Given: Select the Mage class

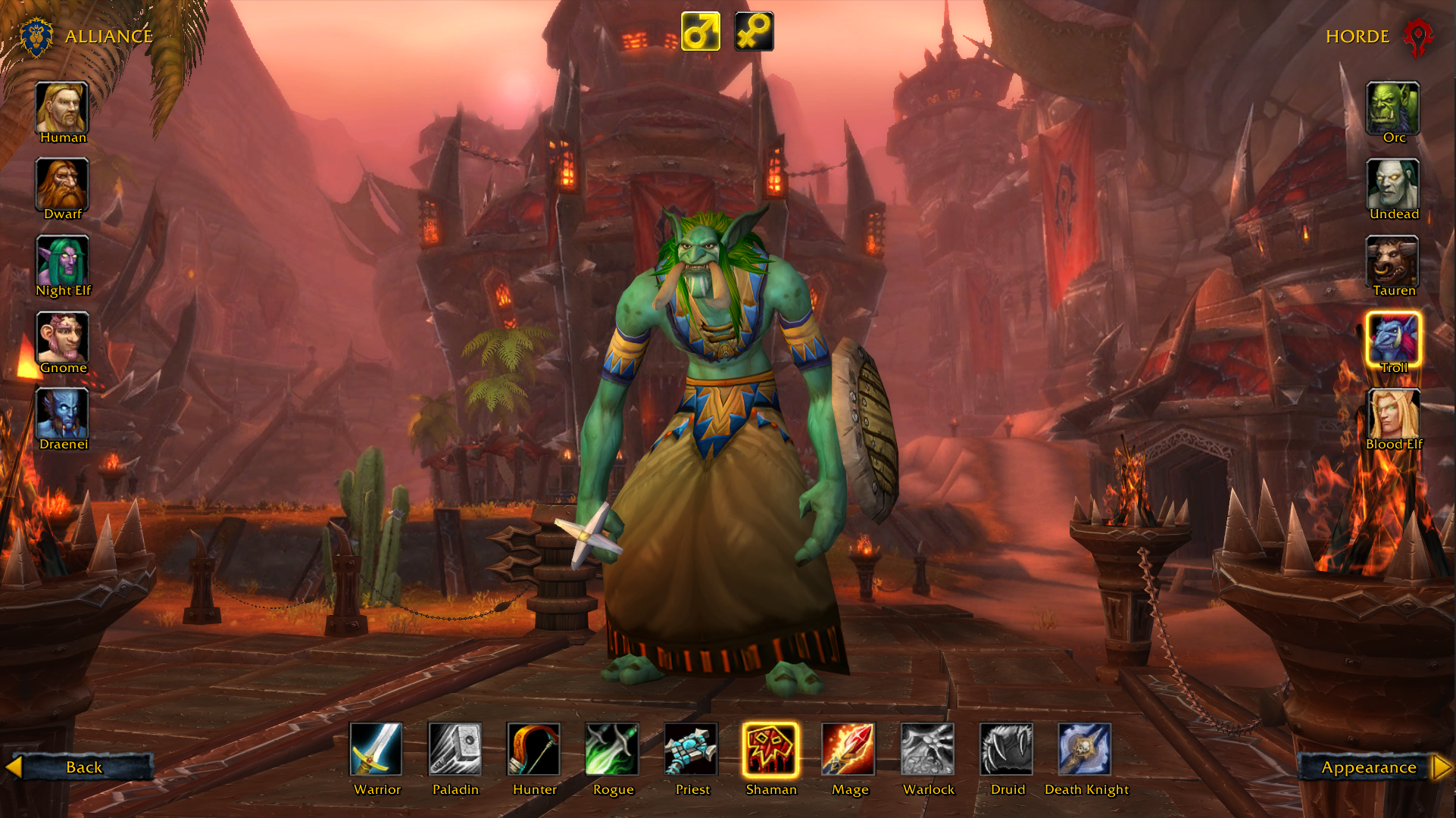Looking at the screenshot, I should [x=848, y=749].
